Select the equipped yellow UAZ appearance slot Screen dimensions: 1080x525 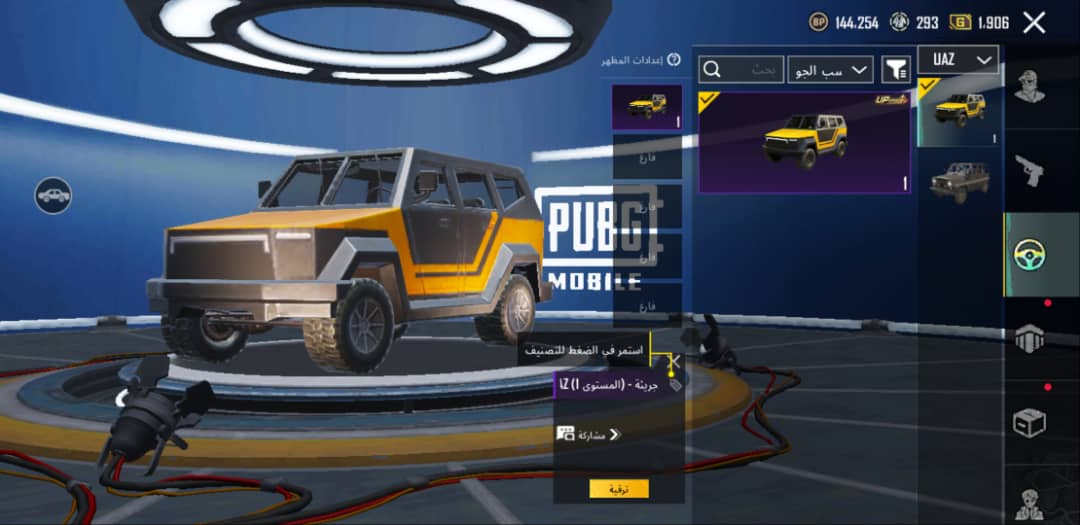647,107
